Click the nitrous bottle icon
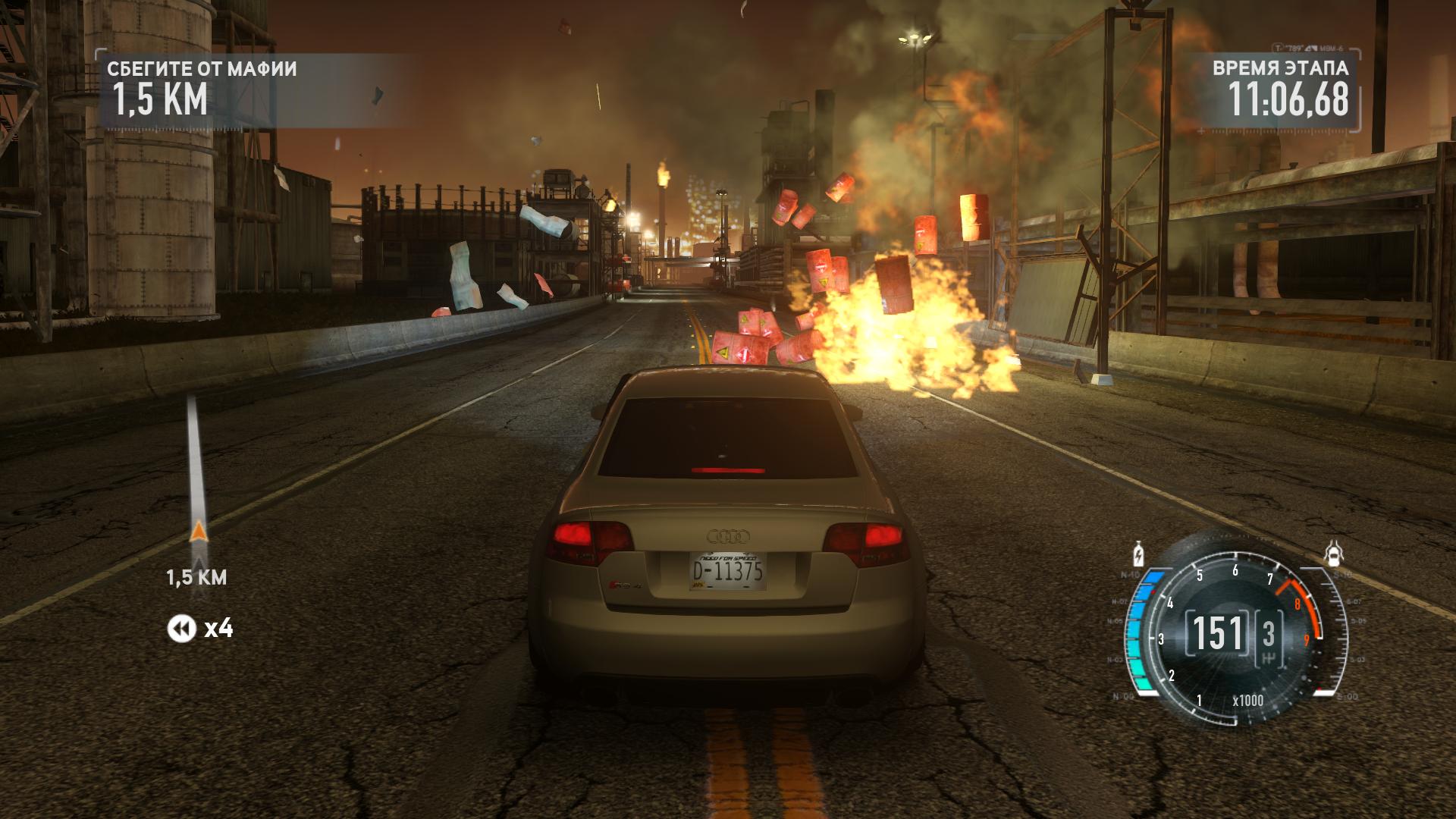 1137,554
